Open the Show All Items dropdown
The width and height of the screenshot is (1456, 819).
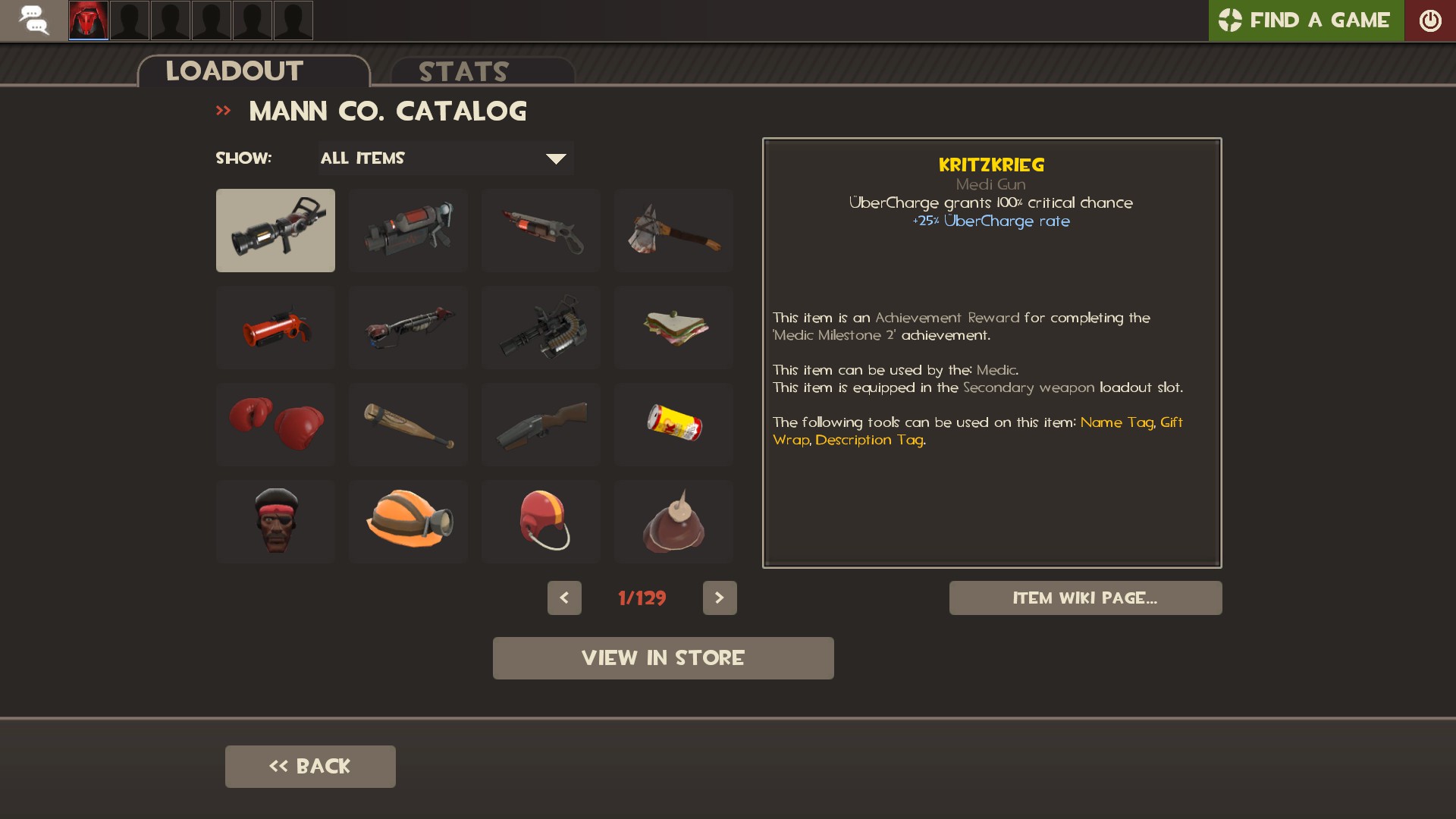445,158
